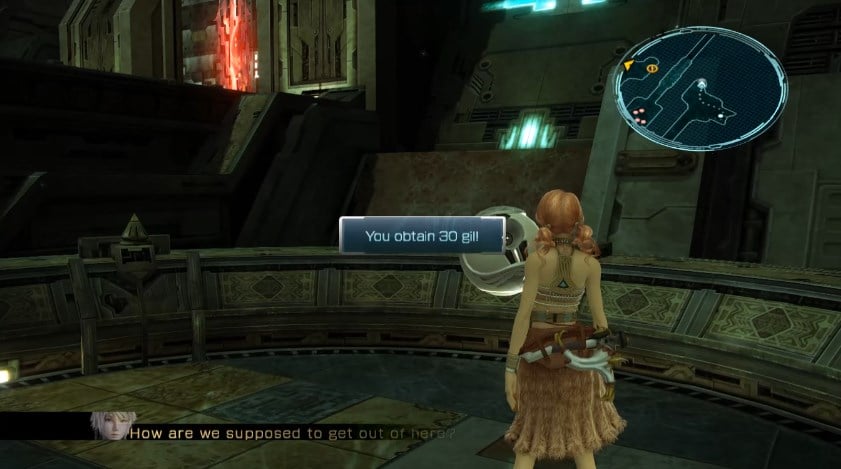Click the orange circular marker on the minimap
Image resolution: width=841 pixels, height=469 pixels.
[x=651, y=68]
